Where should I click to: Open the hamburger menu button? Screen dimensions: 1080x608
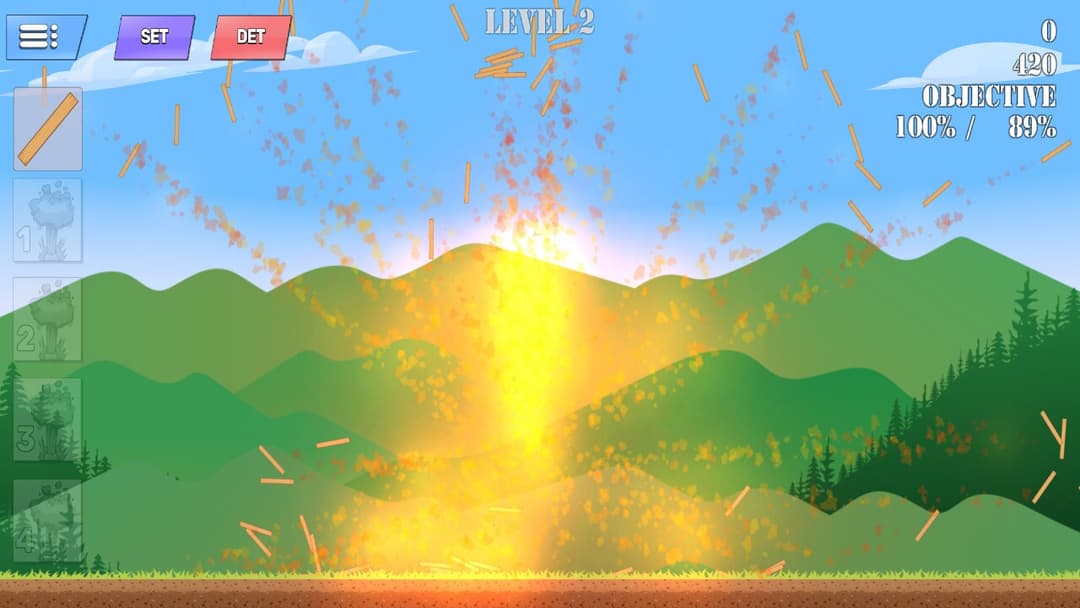point(45,37)
